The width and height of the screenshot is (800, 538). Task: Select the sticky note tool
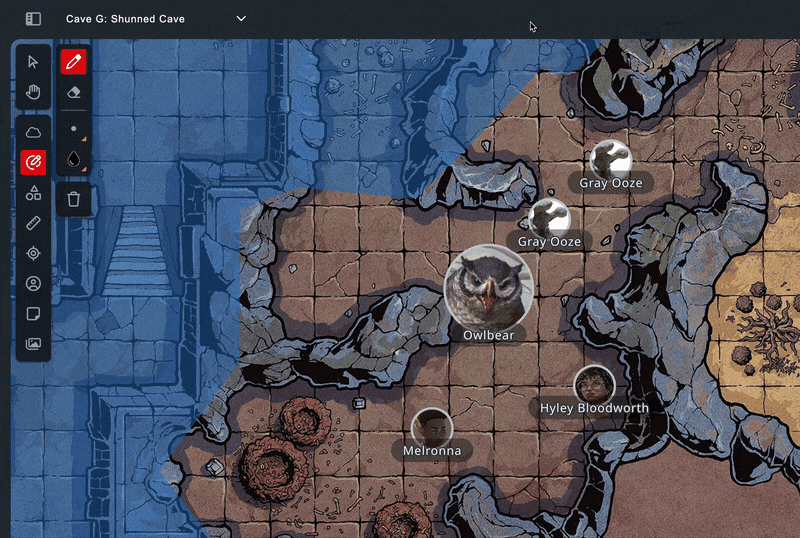[33, 313]
